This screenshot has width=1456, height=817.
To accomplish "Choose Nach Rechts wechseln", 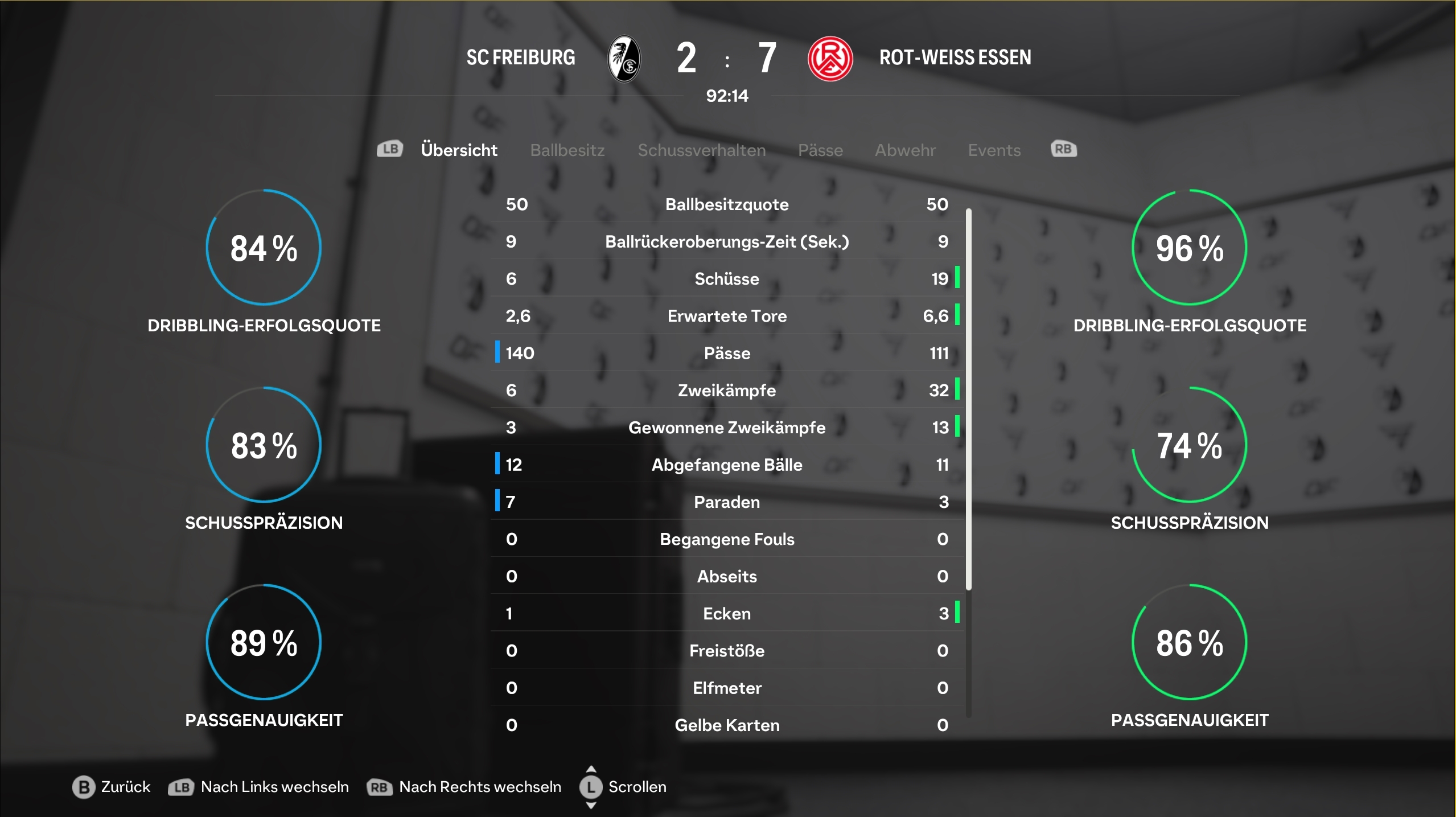I will click(x=465, y=787).
